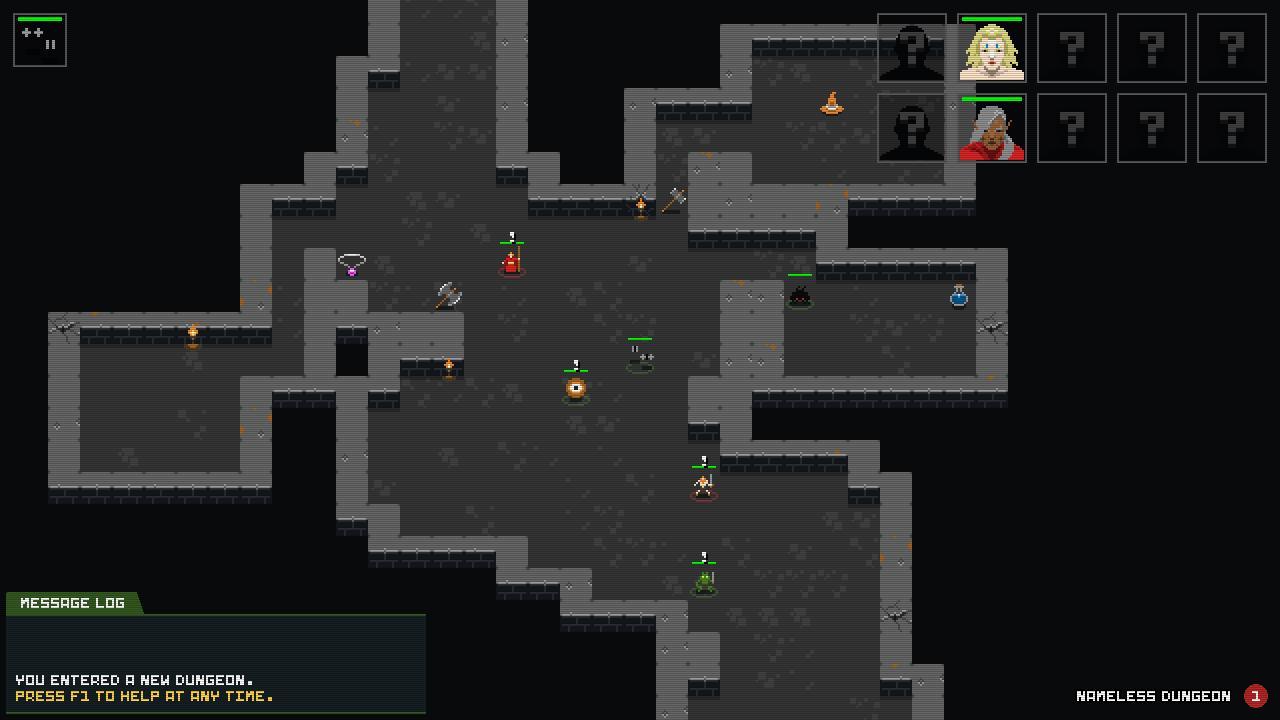Pick up the purple amulet on the floor

[351, 267]
